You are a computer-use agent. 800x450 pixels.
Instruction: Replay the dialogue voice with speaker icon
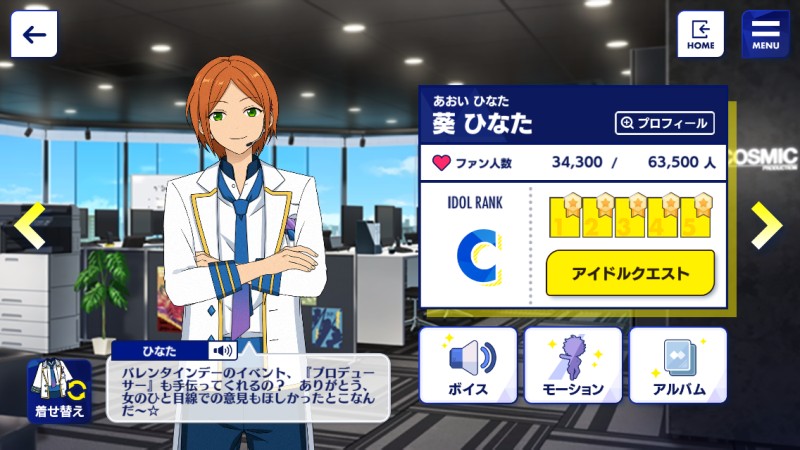tap(220, 350)
